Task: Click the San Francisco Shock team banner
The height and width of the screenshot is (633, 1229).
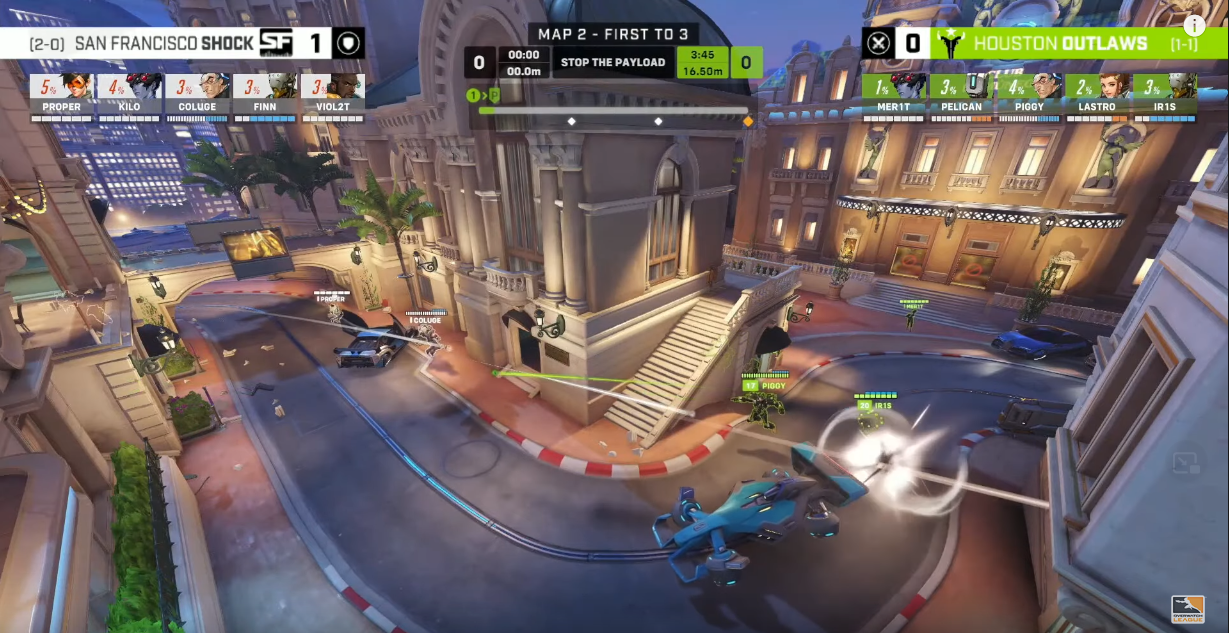Action: click(x=150, y=43)
